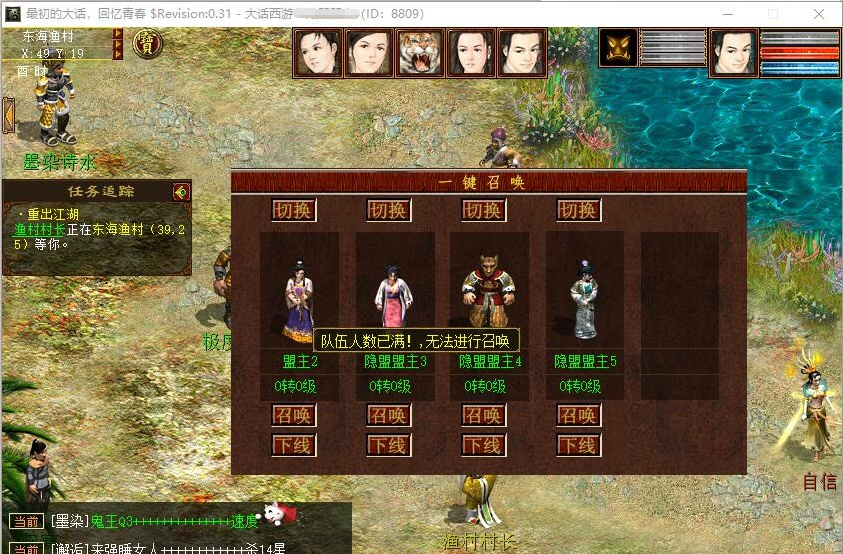Click 切换 above the 隐盟盟主3 character
Screen dimensions: 843x554
tap(389, 210)
